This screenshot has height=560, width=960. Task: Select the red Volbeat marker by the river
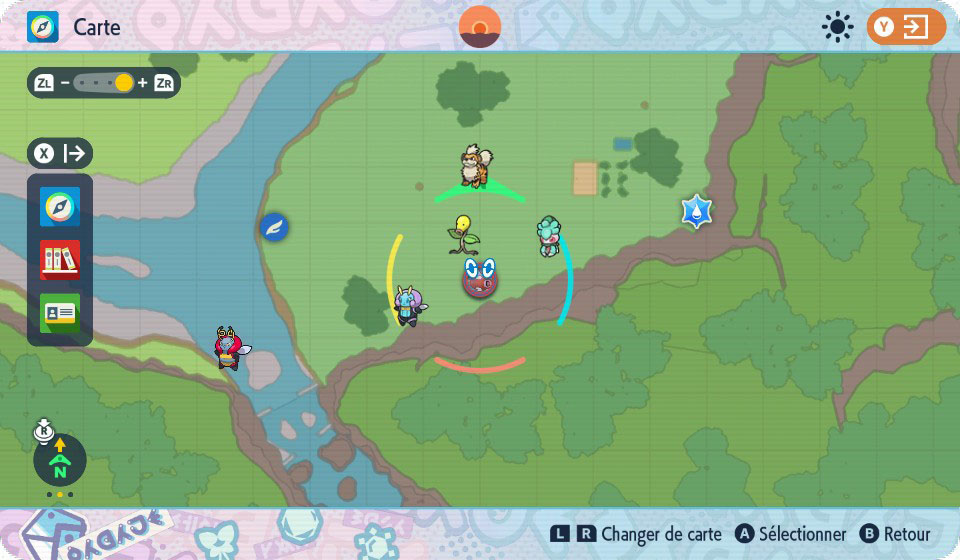[230, 347]
